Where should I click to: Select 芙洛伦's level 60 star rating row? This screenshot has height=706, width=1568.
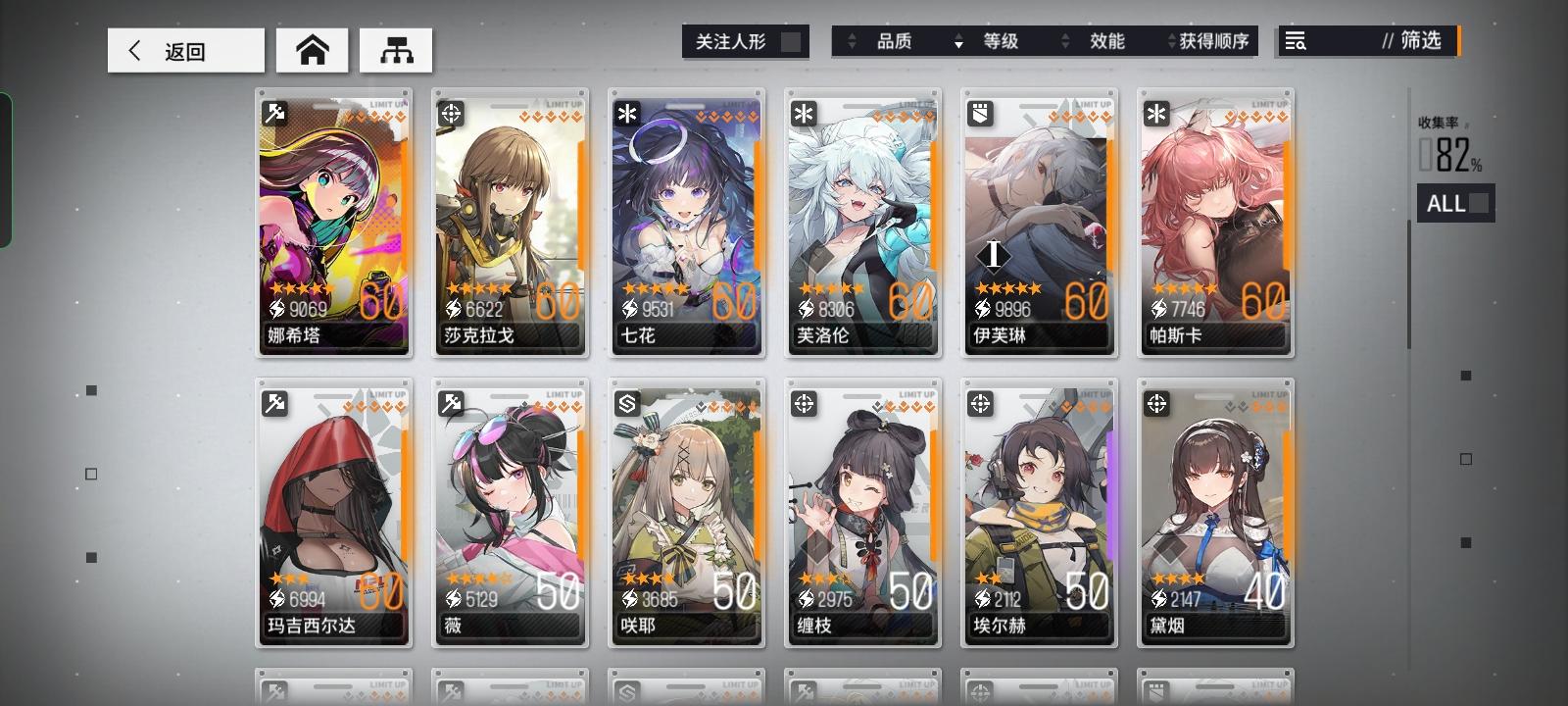[832, 288]
